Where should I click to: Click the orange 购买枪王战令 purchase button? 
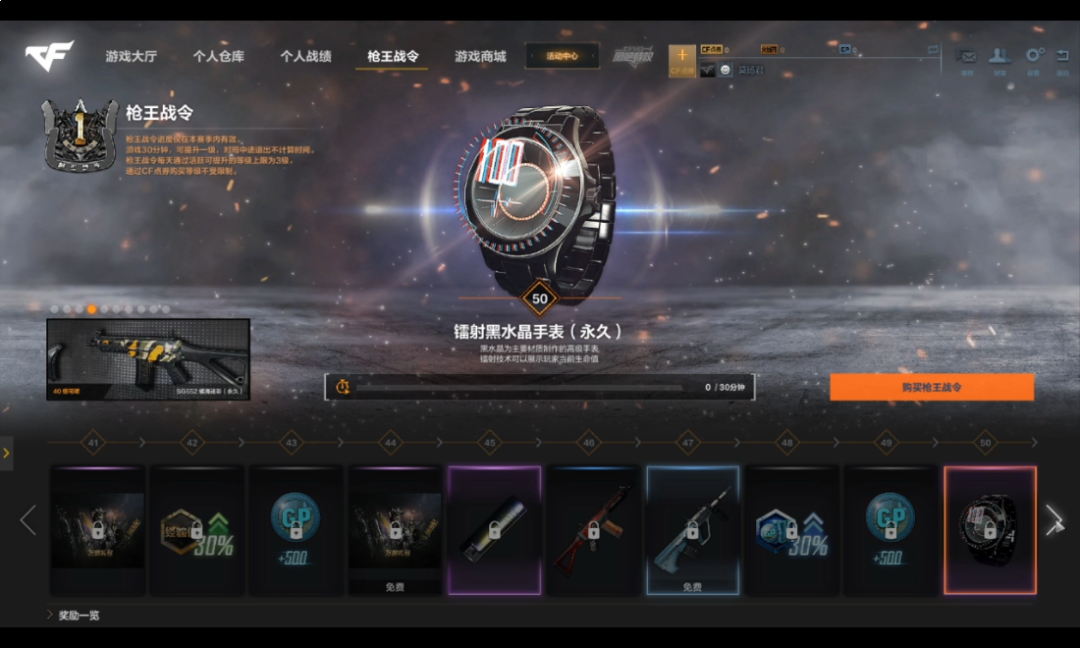[x=931, y=387]
